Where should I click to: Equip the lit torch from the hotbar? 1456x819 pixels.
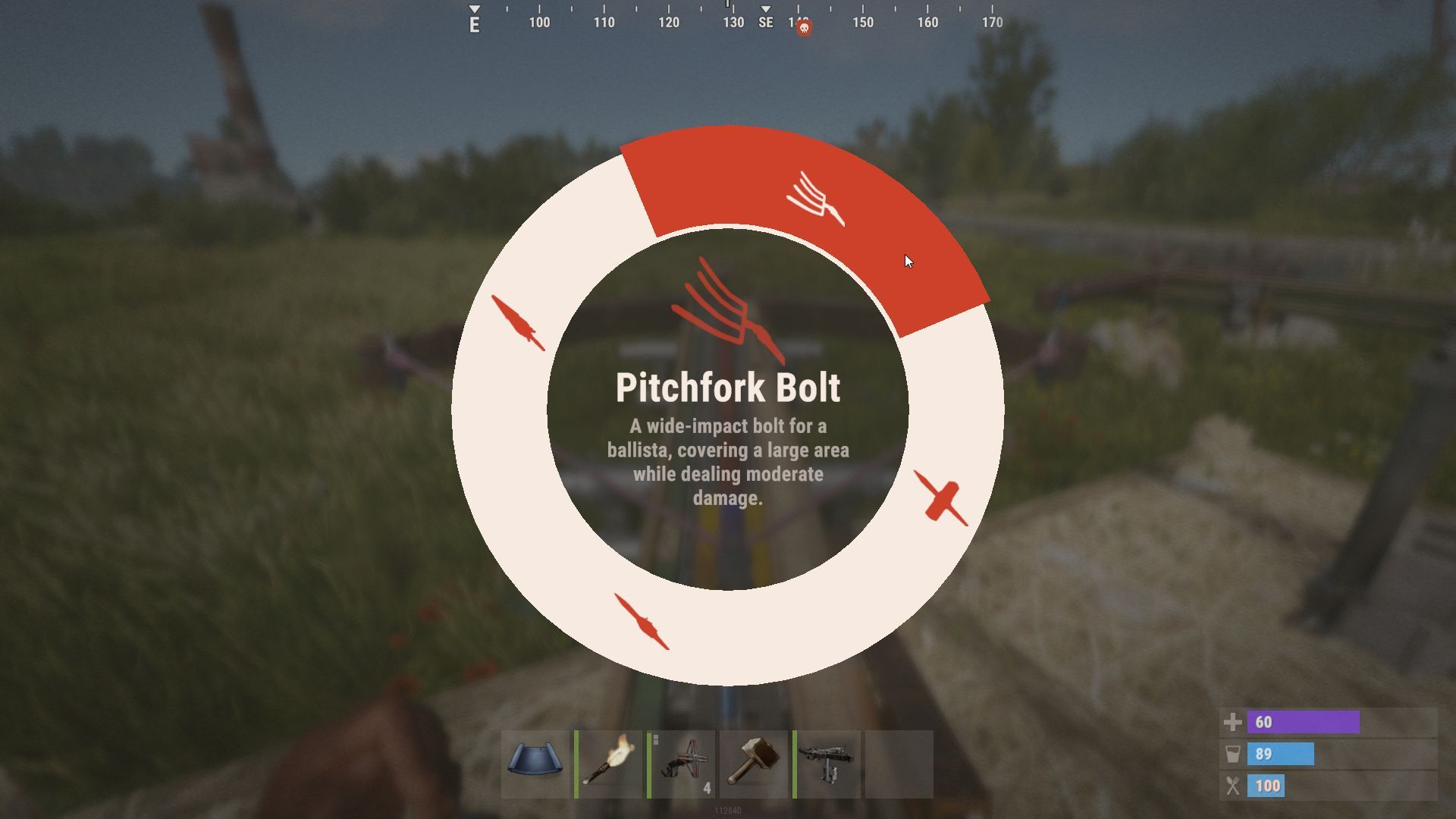(609, 764)
